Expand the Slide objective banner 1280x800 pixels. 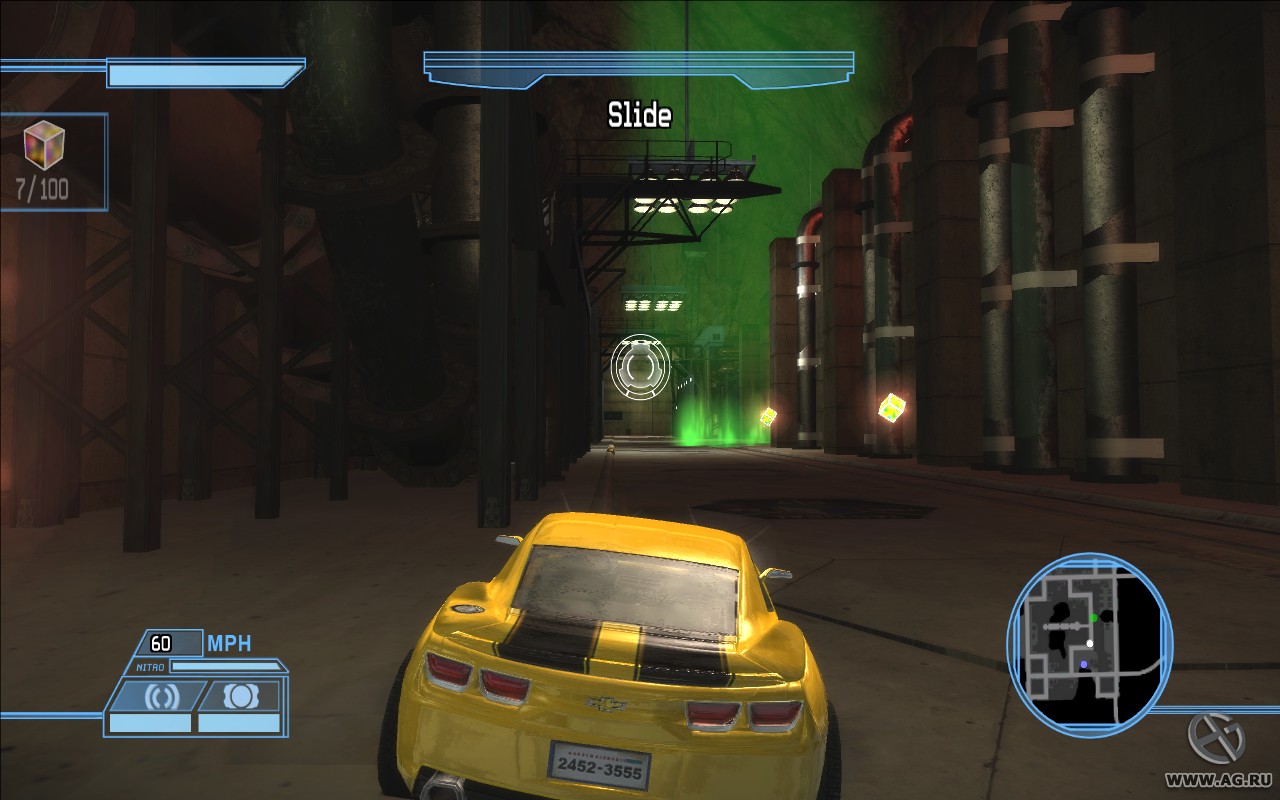(x=638, y=67)
